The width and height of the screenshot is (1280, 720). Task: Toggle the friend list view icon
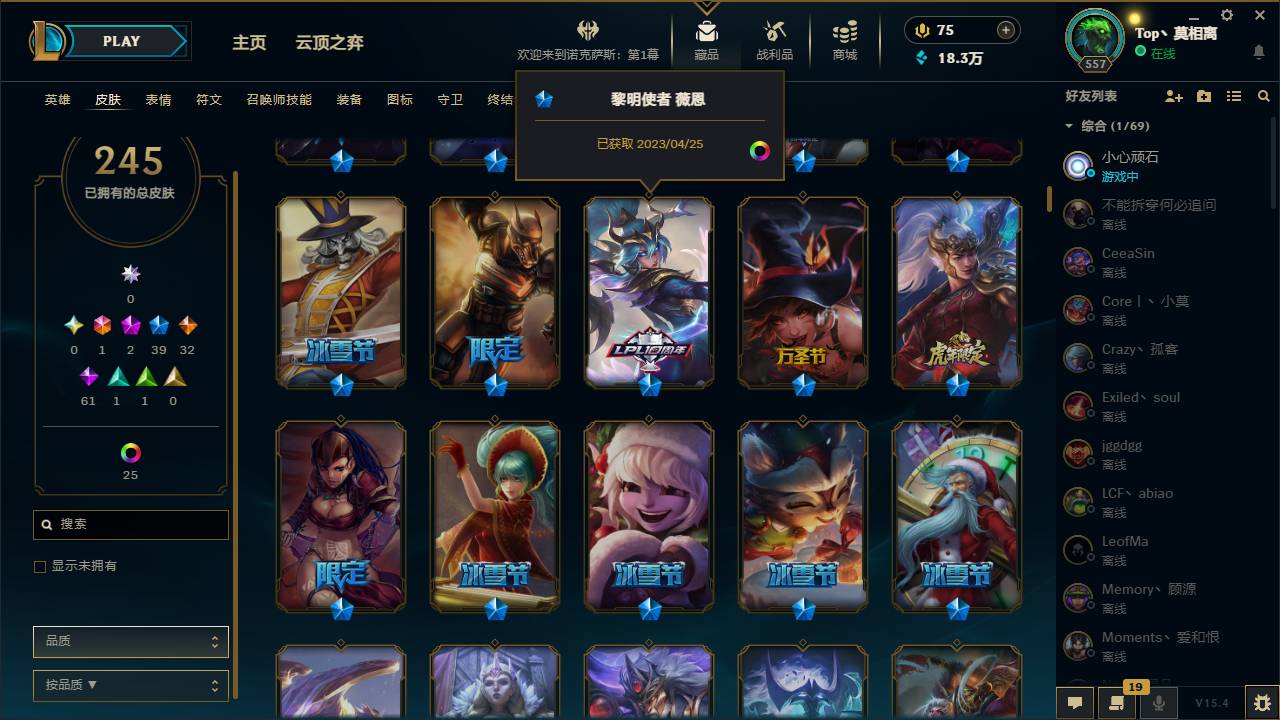(1234, 95)
